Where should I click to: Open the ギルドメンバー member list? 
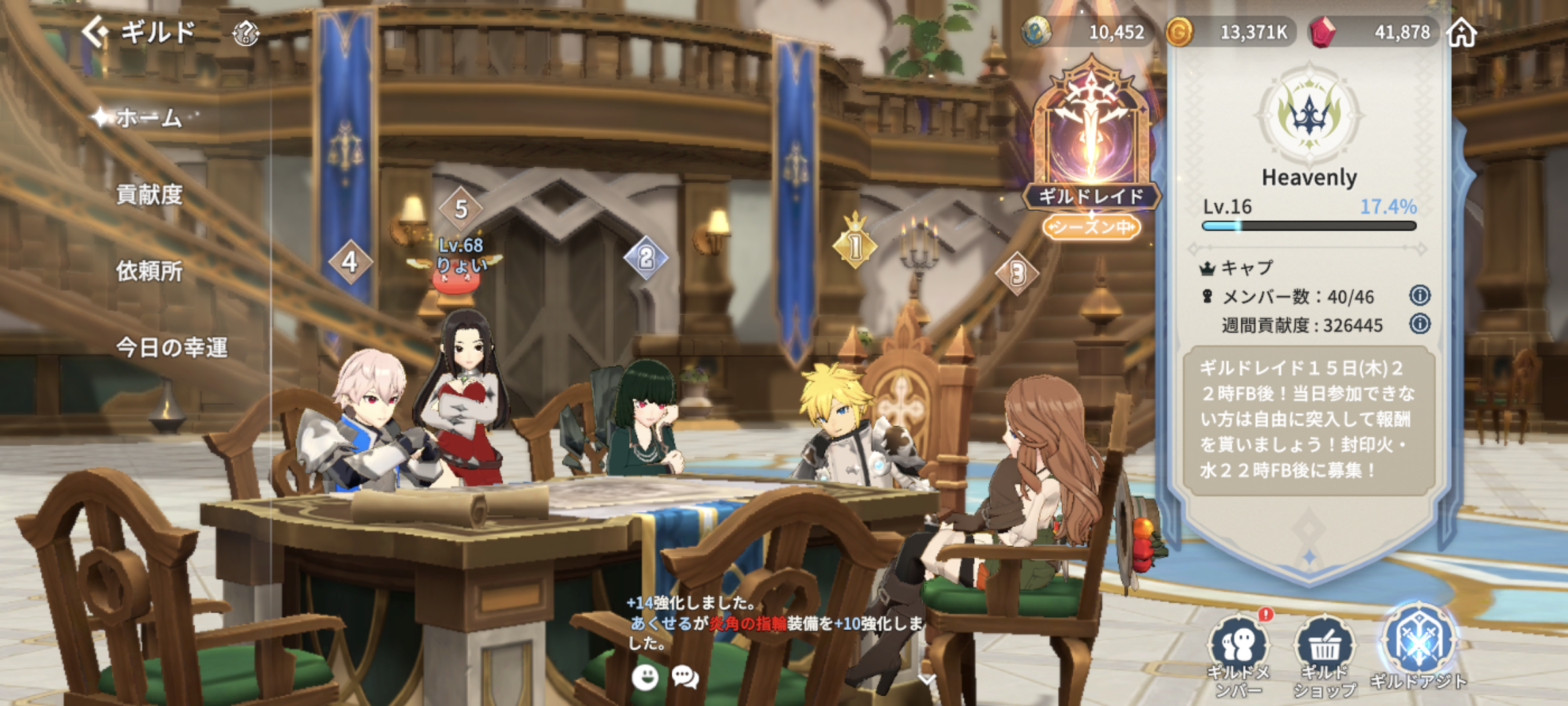point(1238,654)
